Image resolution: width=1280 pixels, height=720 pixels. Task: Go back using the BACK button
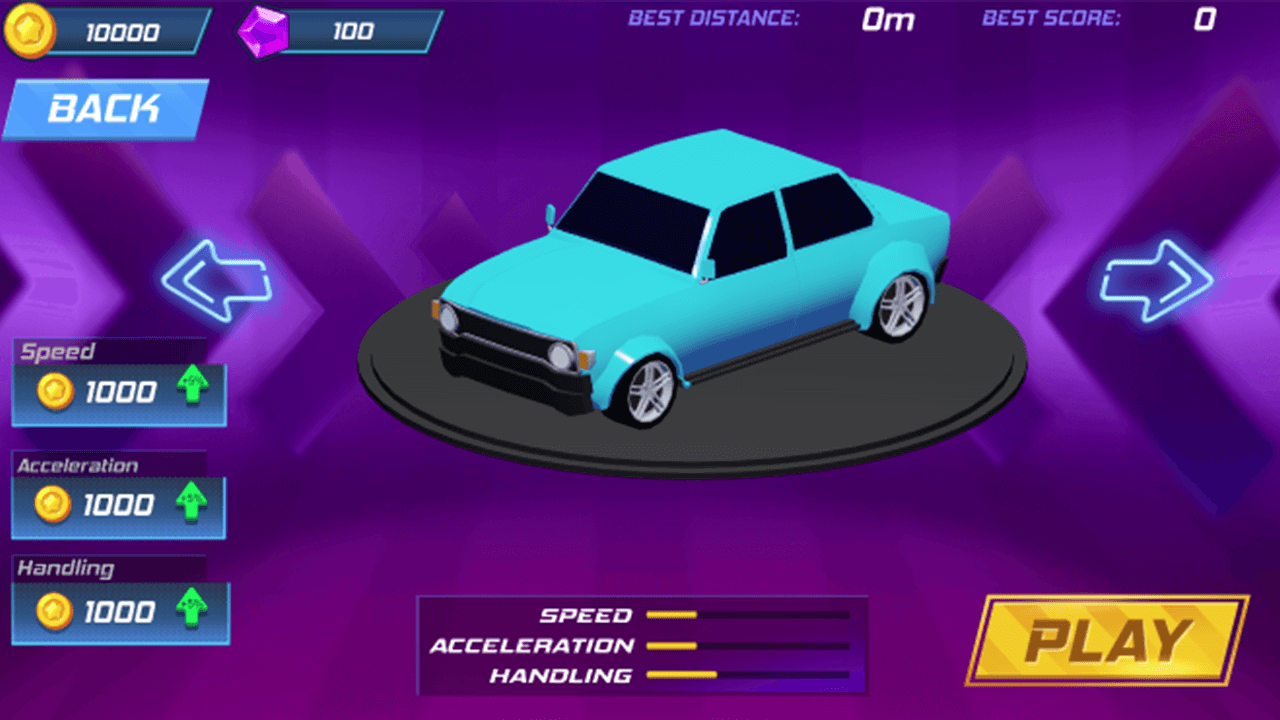click(x=104, y=108)
